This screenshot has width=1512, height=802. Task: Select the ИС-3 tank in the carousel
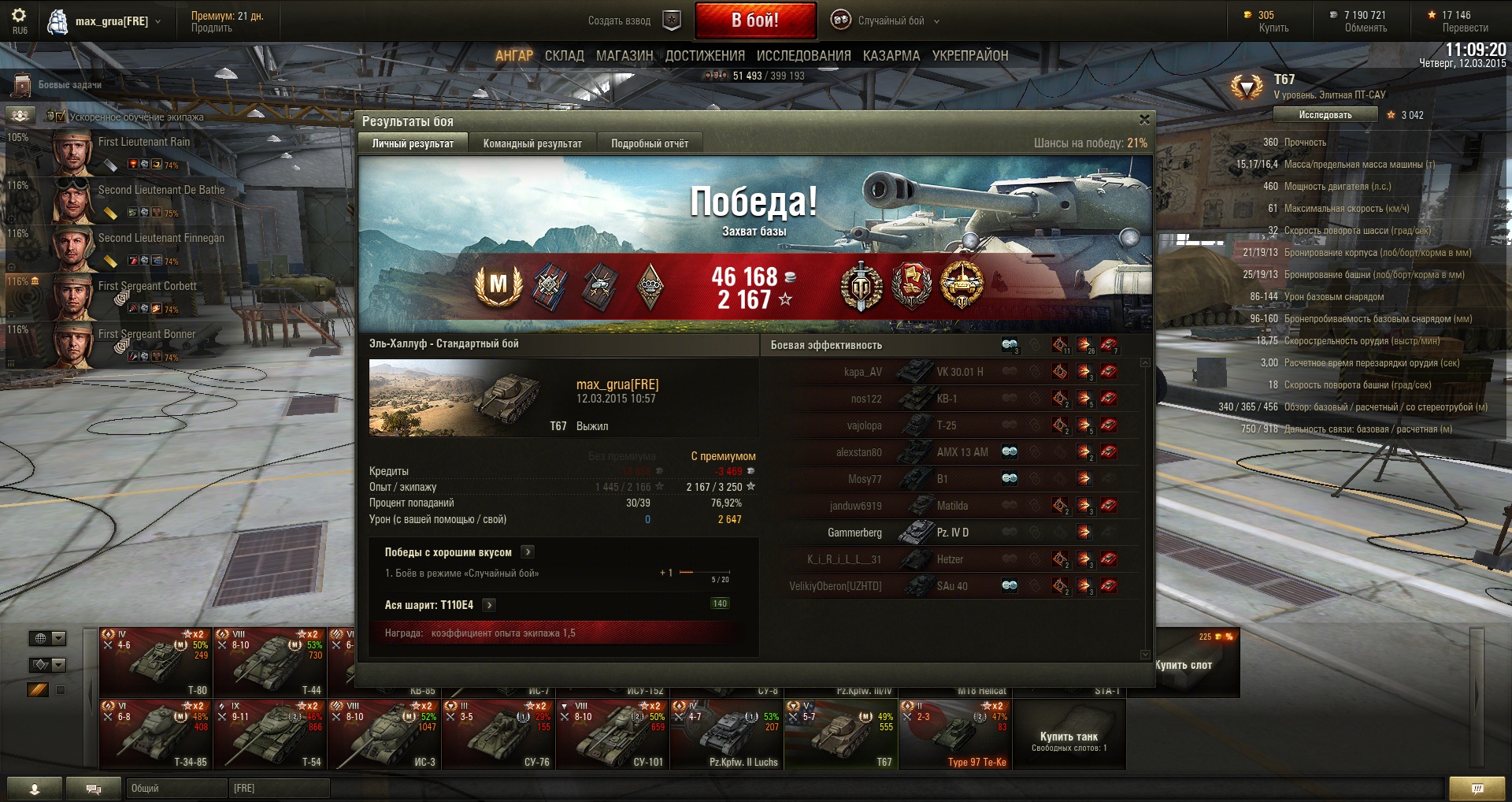[384, 734]
